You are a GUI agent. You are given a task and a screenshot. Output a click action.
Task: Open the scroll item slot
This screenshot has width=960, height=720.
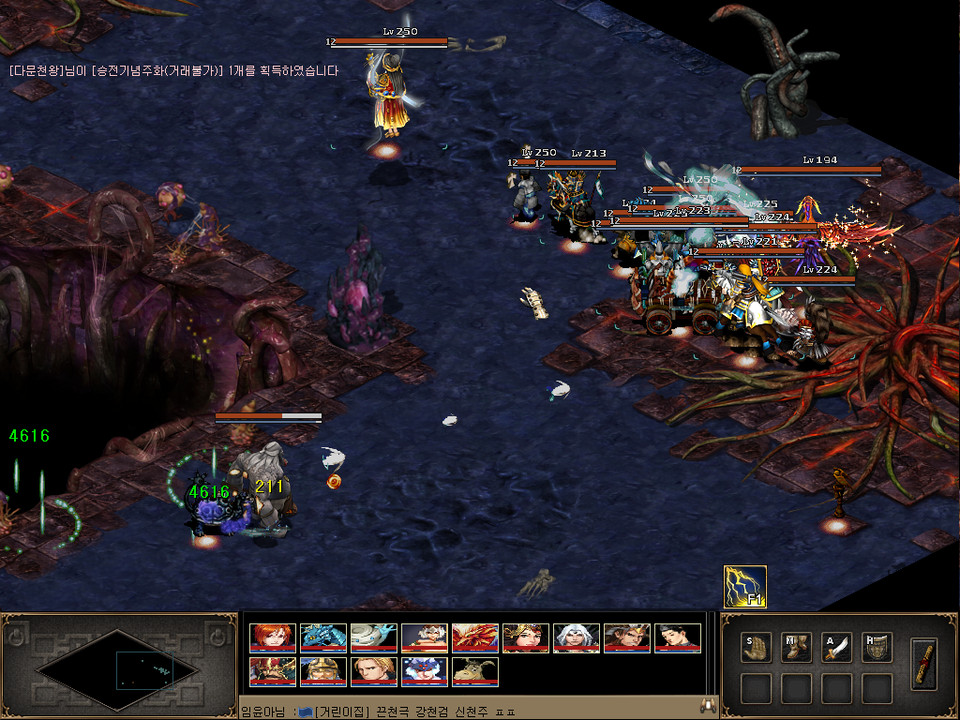tap(925, 661)
